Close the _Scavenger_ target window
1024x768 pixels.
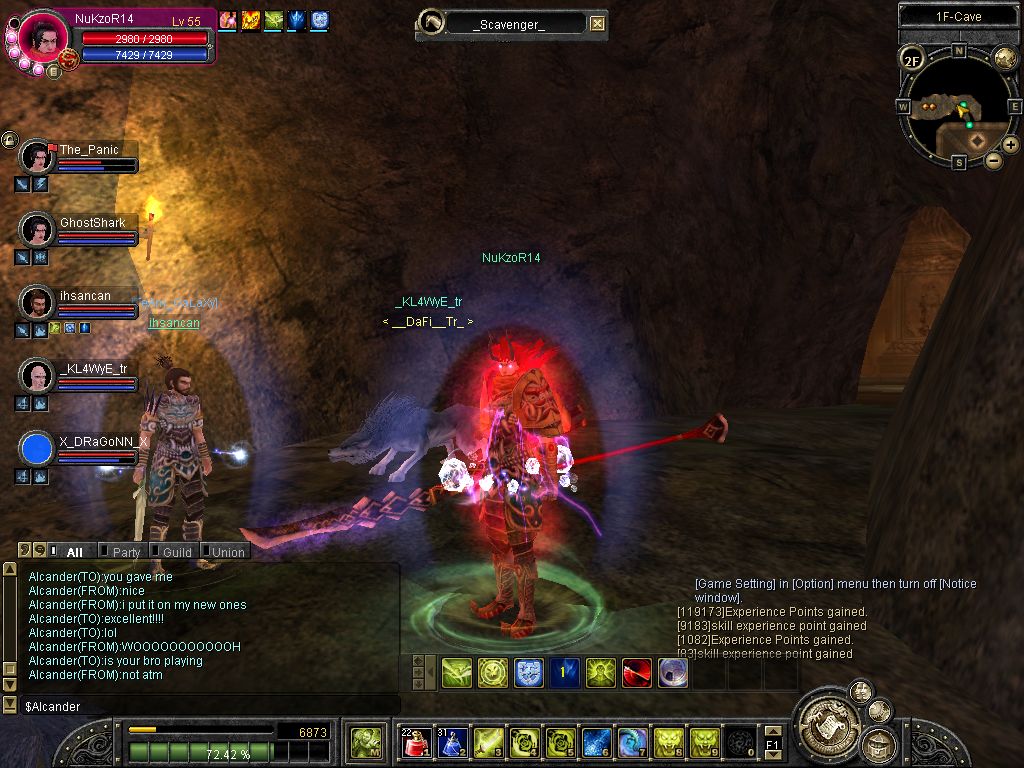(x=597, y=24)
